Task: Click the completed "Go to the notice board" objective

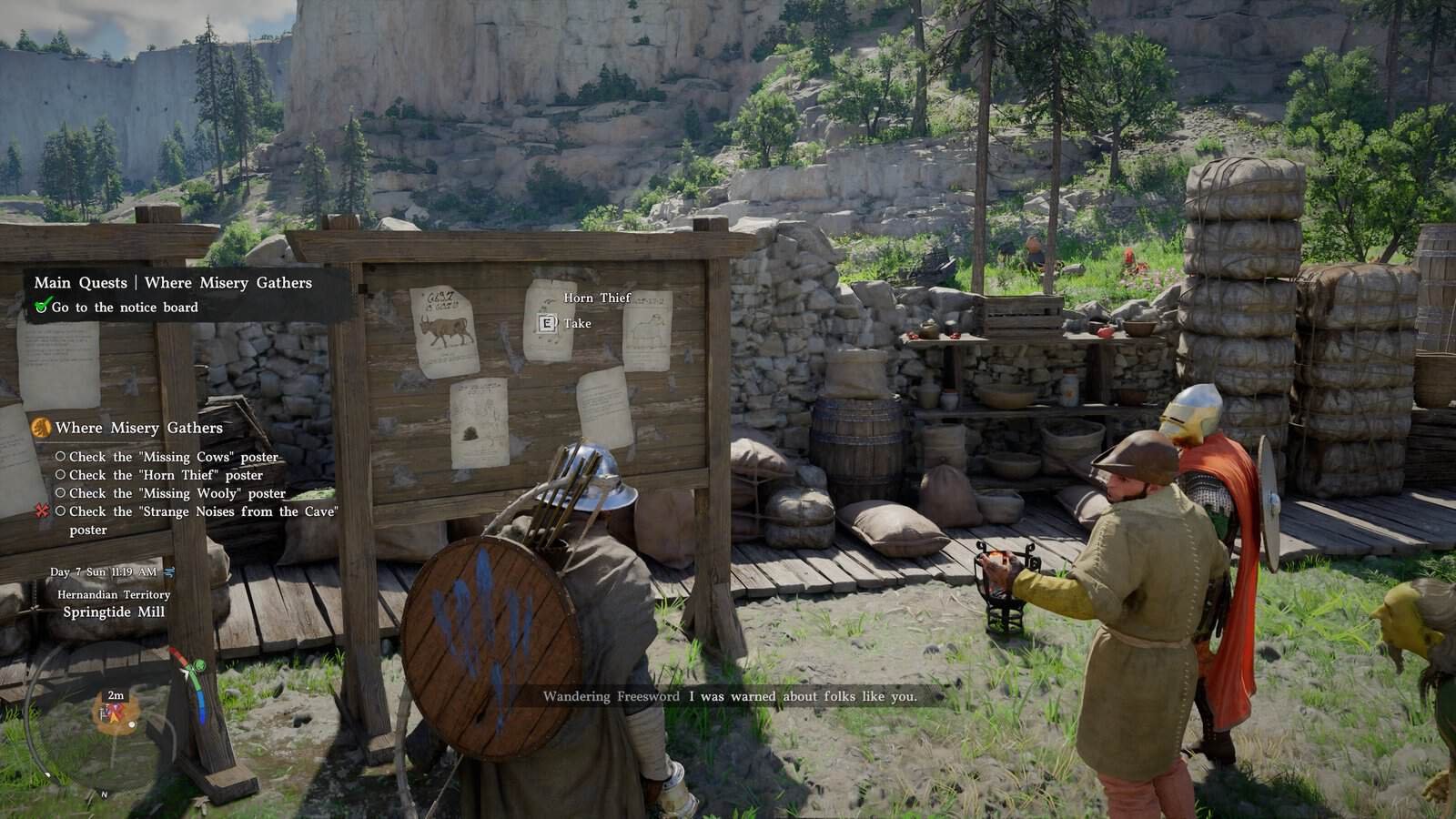Action: [x=124, y=308]
